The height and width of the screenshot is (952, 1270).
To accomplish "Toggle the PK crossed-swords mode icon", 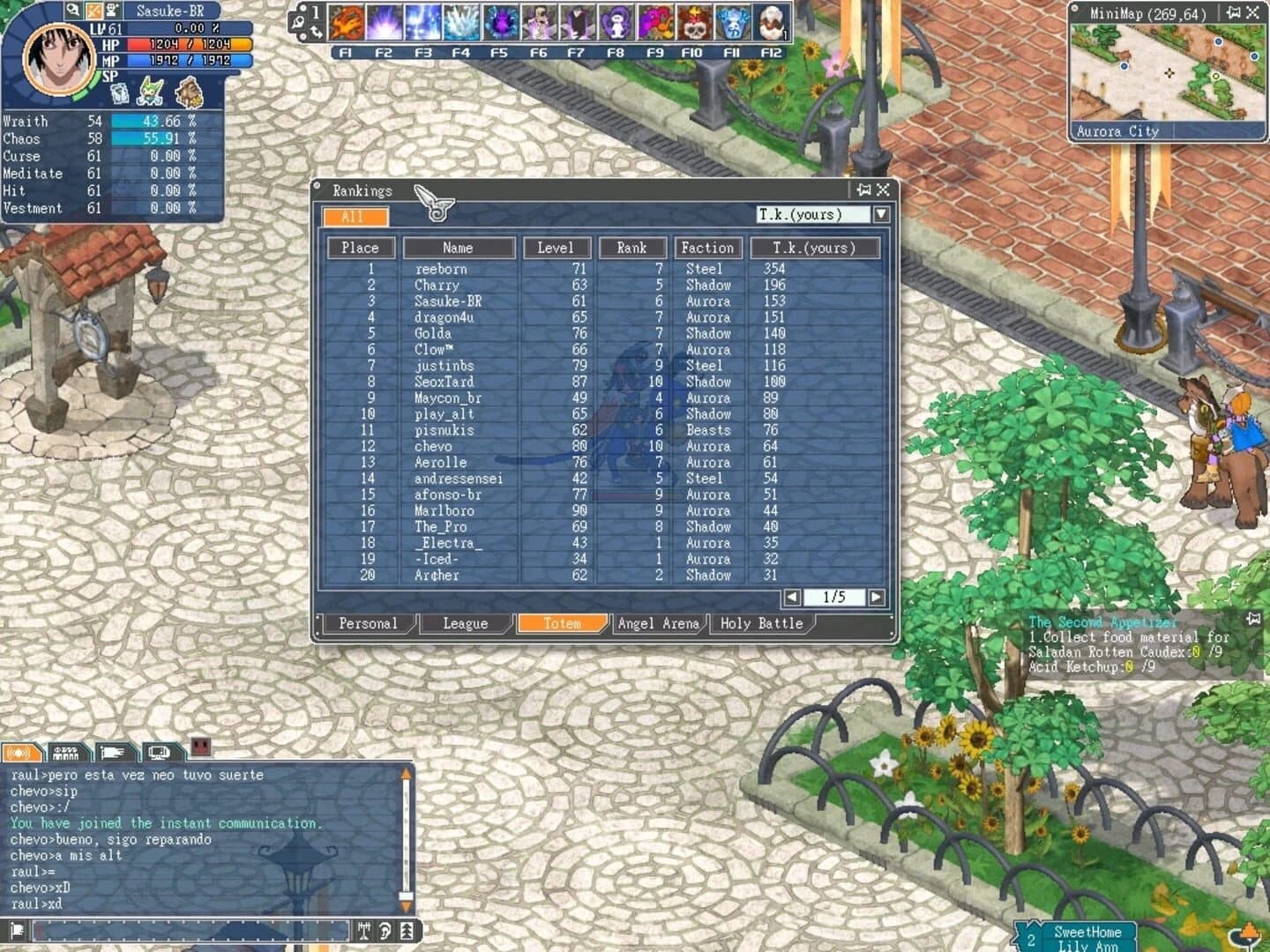I will tap(90, 10).
